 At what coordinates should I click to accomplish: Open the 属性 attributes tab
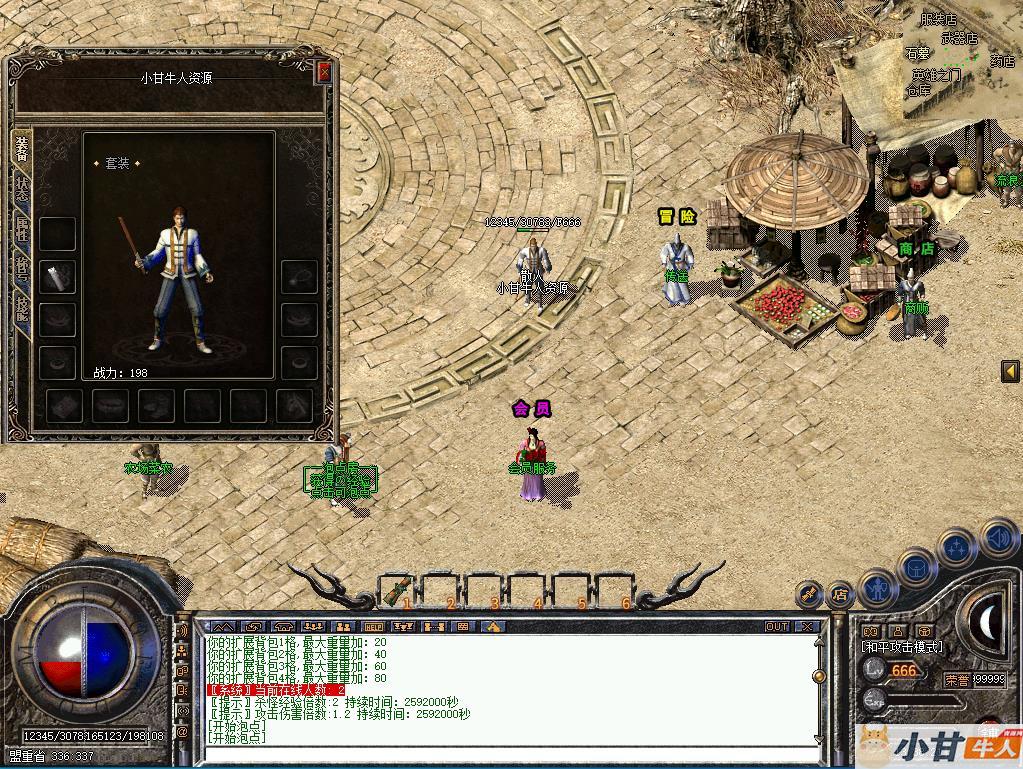[x=22, y=230]
